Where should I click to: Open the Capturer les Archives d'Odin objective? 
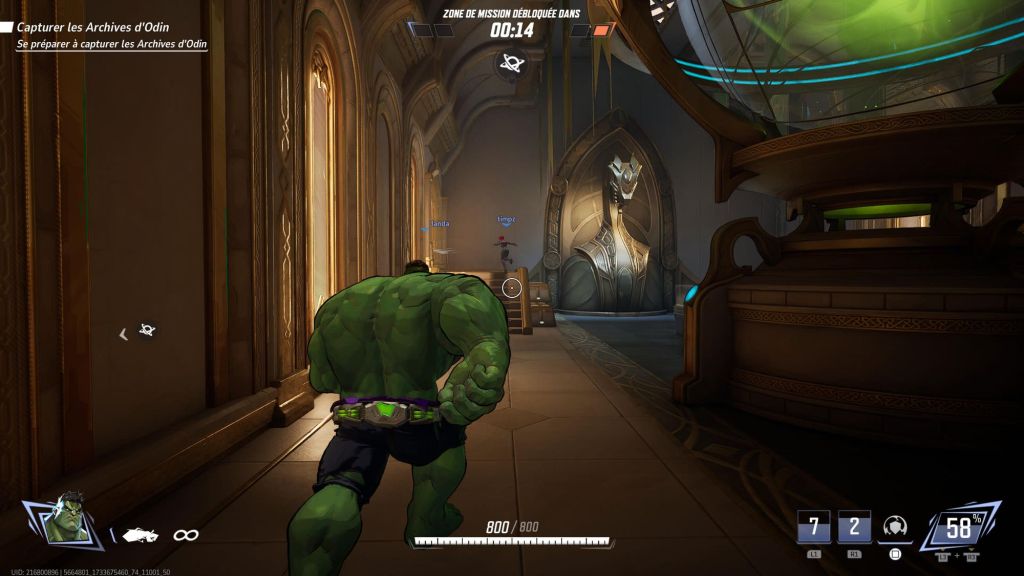105,28
